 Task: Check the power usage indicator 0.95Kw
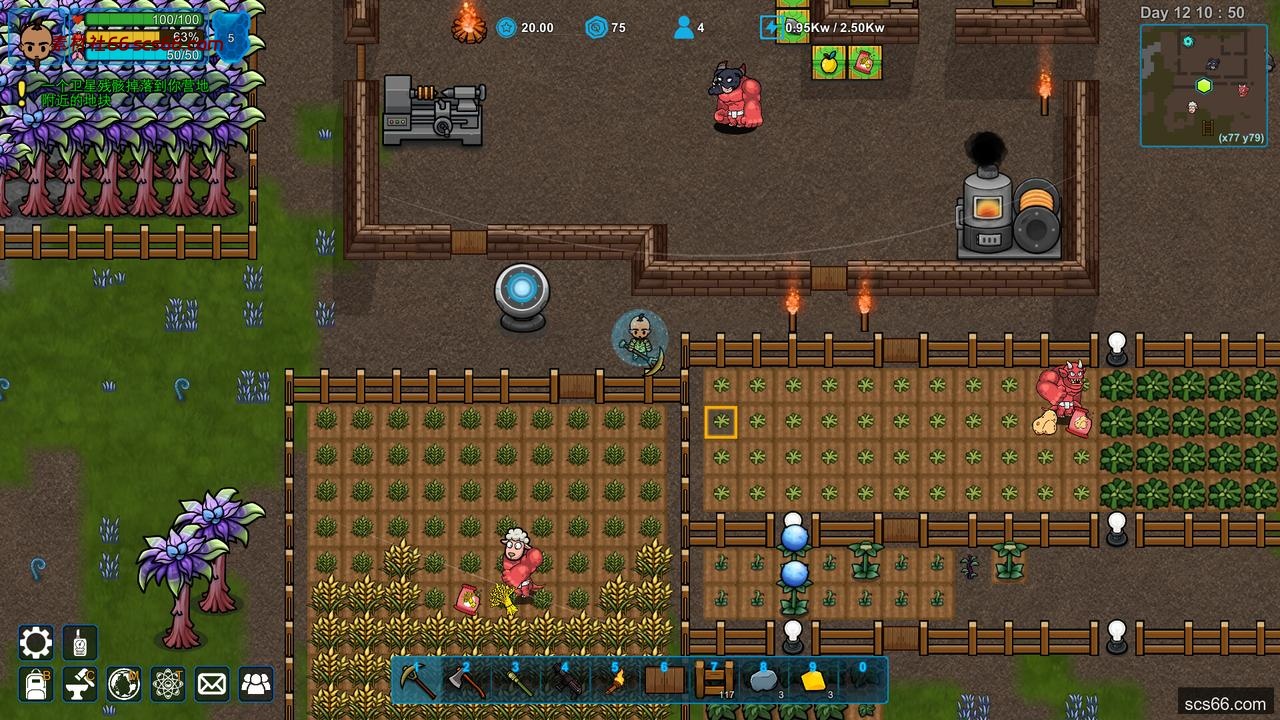point(825,27)
